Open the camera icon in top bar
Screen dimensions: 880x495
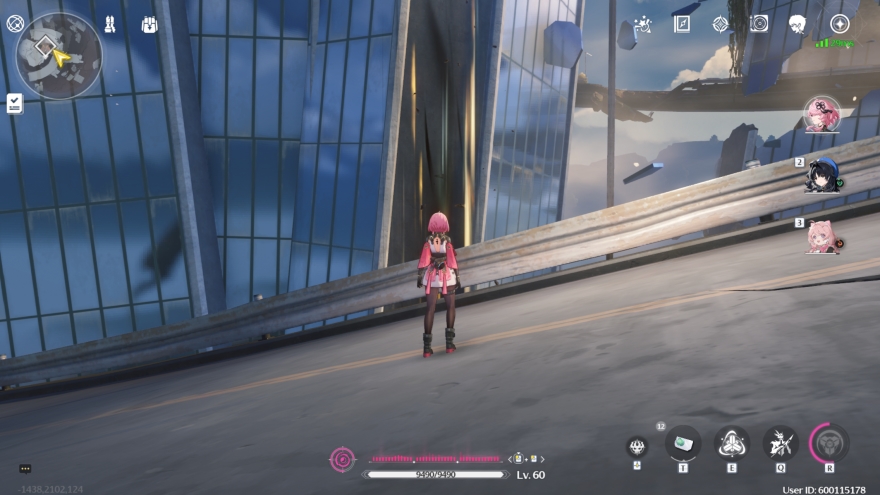point(759,24)
